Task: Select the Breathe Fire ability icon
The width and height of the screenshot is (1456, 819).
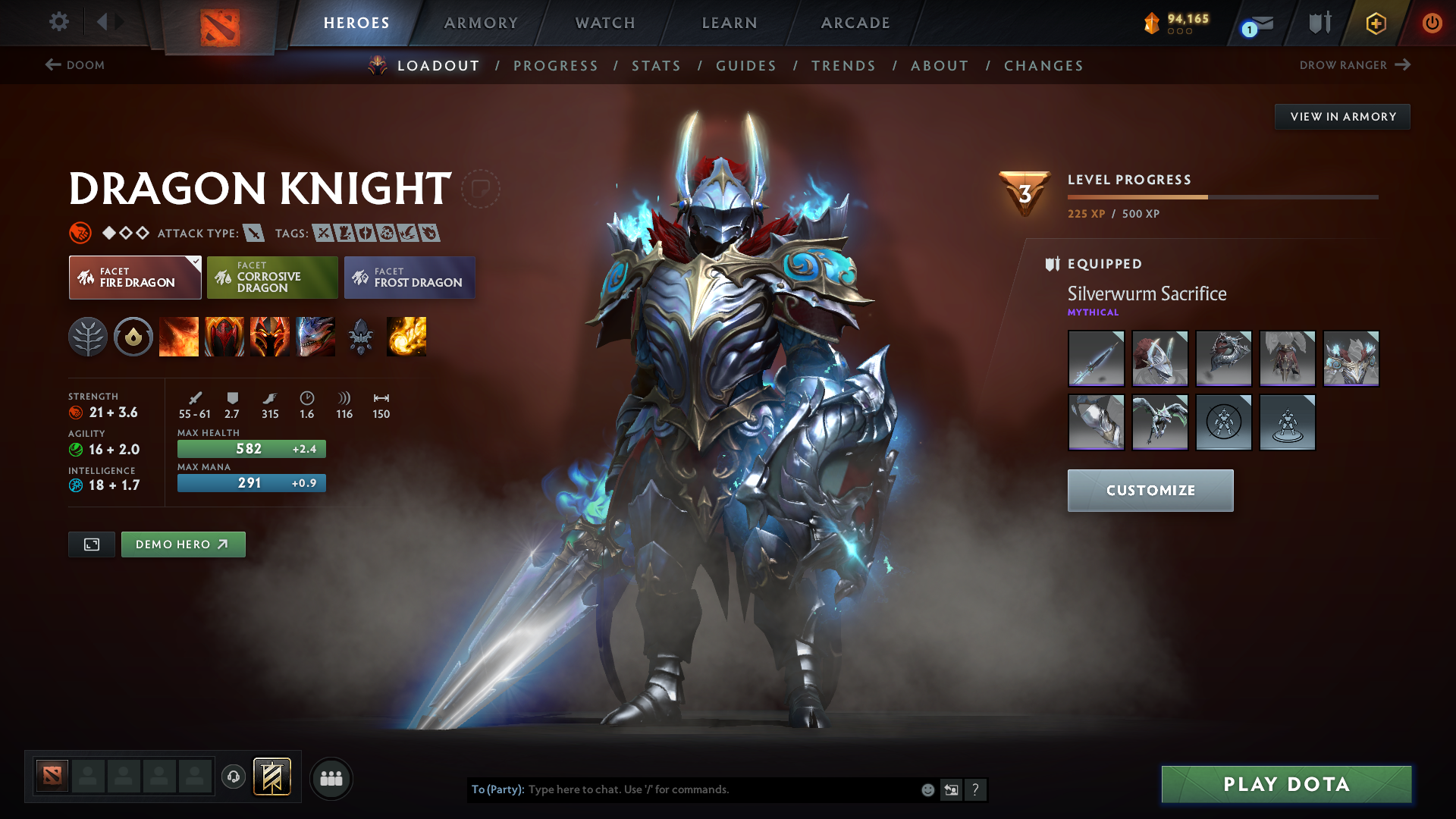Action: coord(179,337)
